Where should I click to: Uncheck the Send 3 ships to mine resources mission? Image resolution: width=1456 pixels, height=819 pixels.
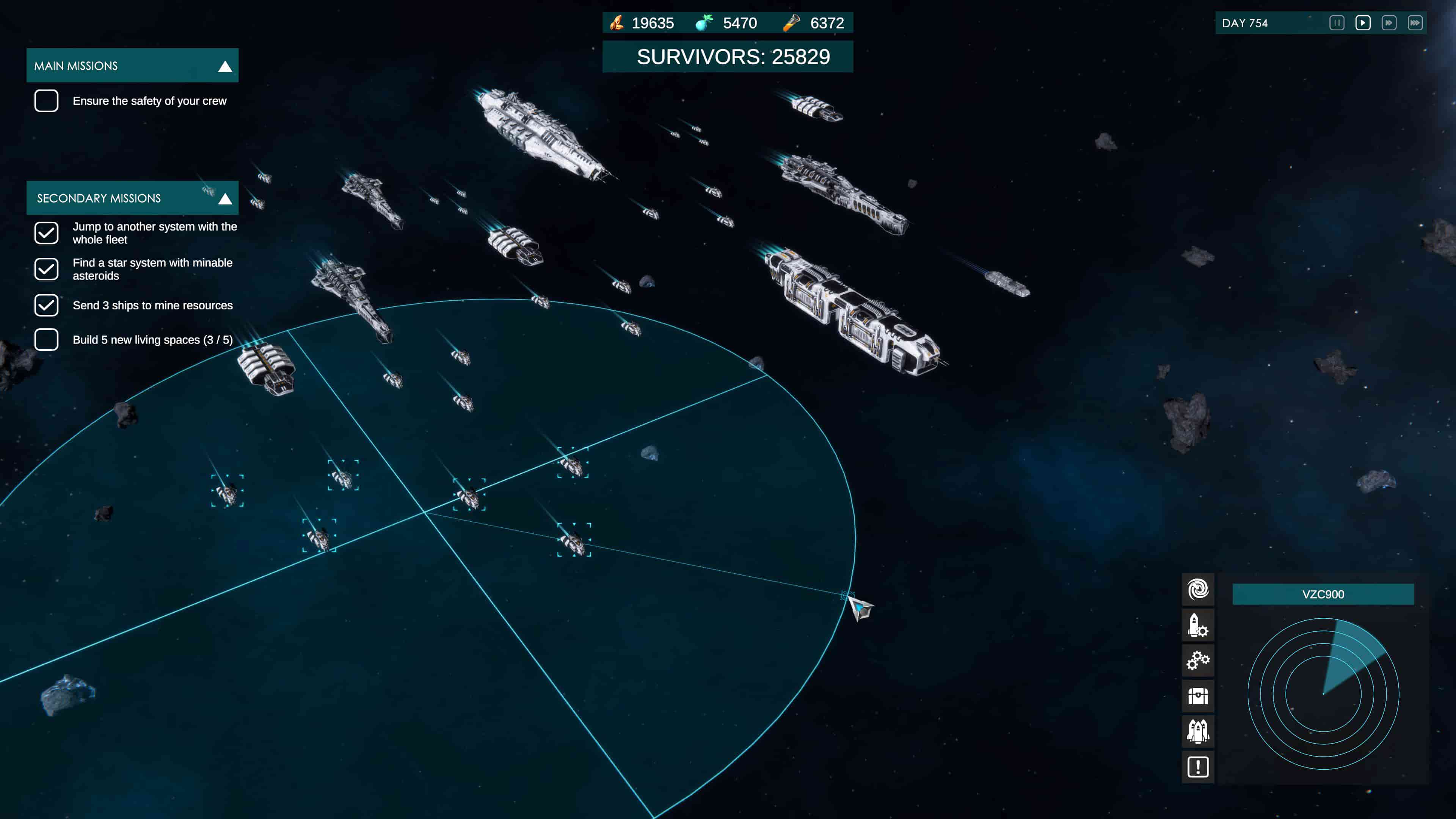(46, 305)
